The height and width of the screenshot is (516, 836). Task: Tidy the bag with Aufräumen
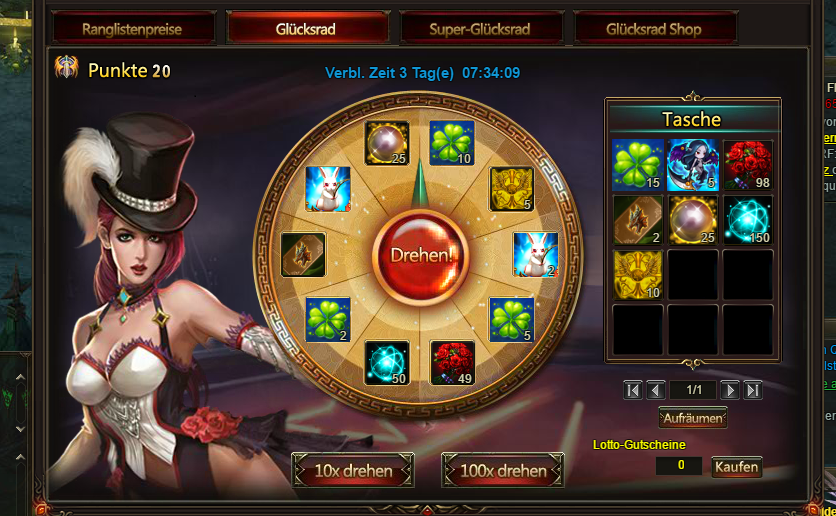[692, 417]
